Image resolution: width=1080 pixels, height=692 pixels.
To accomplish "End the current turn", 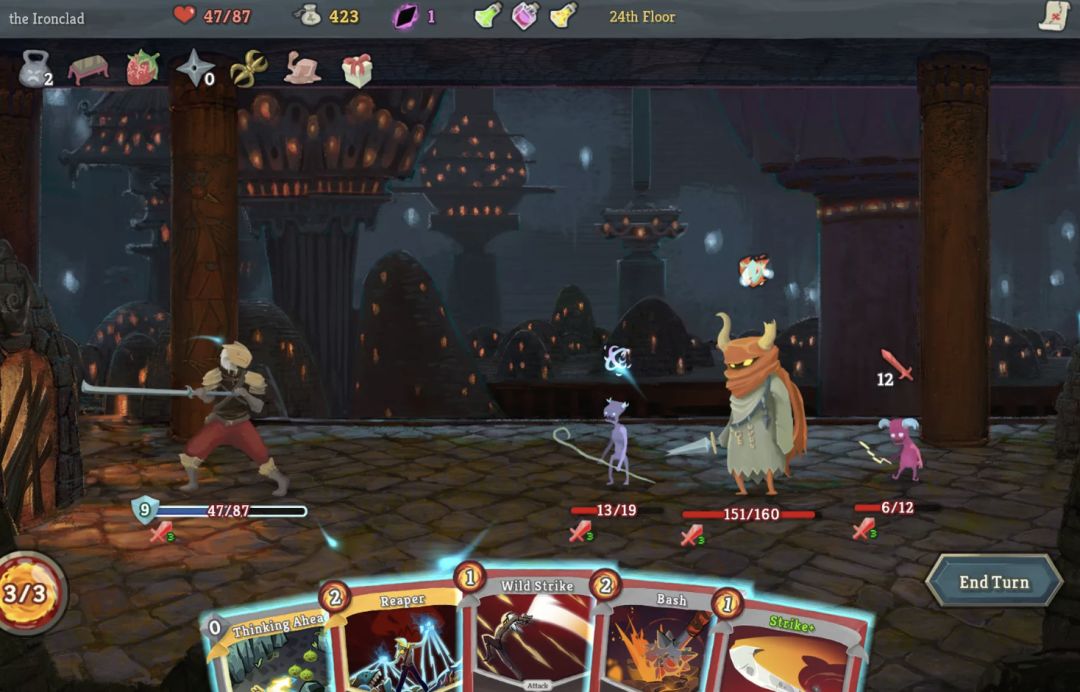I will point(993,582).
